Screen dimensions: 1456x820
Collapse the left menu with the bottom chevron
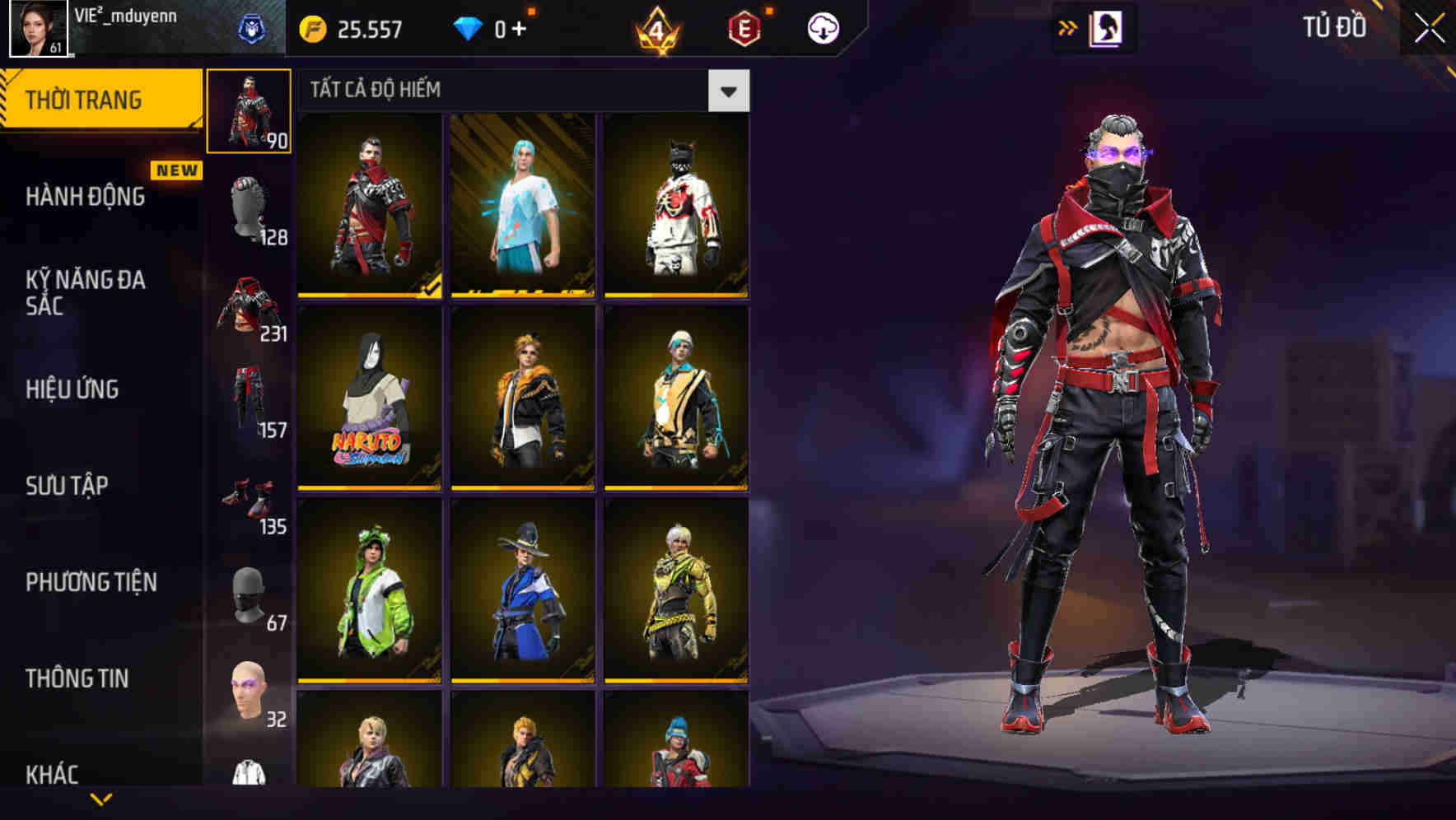[x=99, y=799]
